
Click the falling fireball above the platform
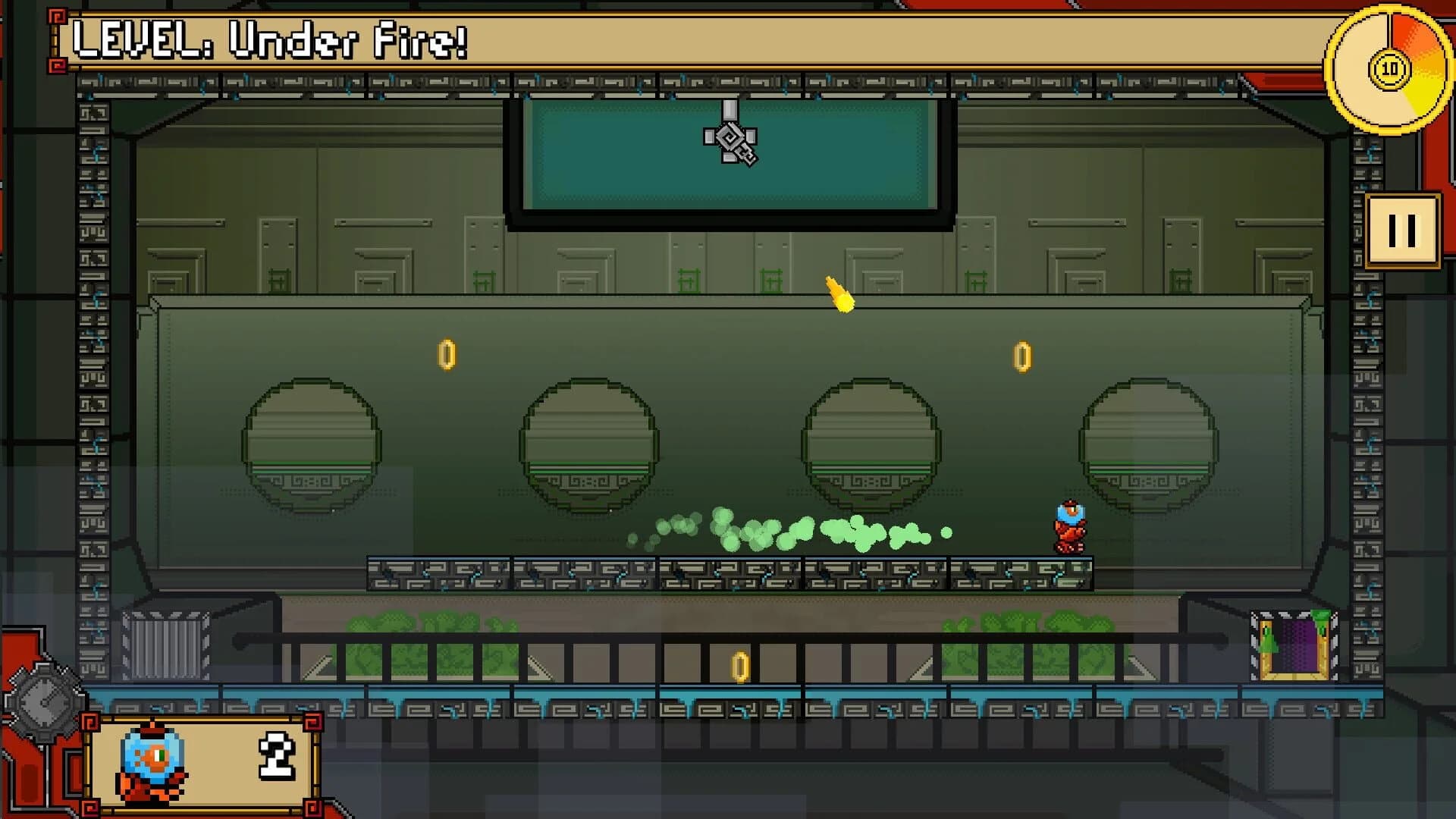[x=842, y=297]
